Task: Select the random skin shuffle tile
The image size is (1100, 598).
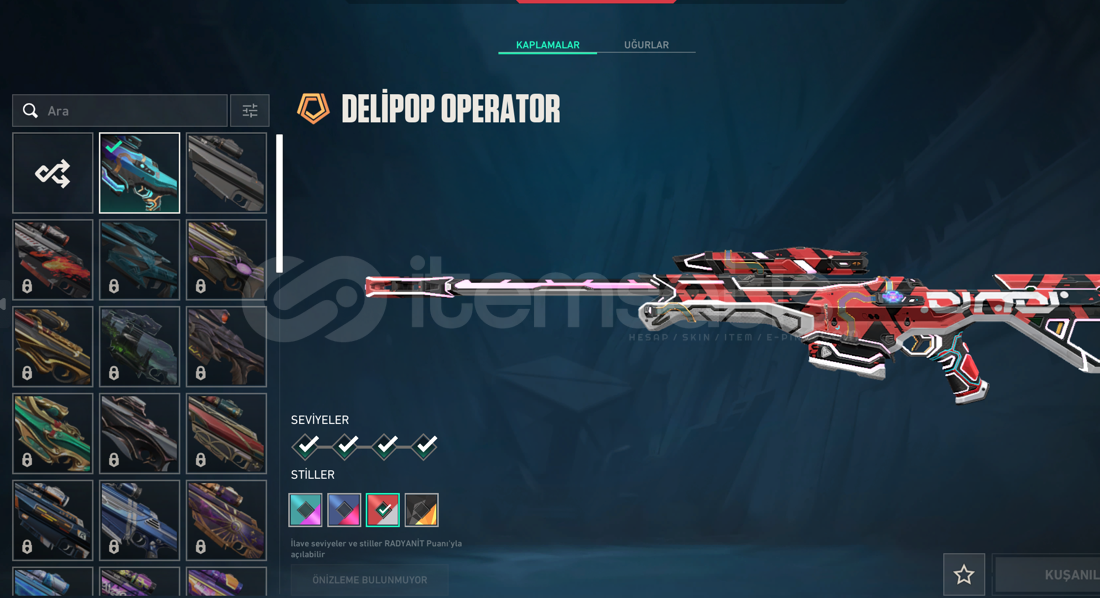Action: tap(53, 173)
